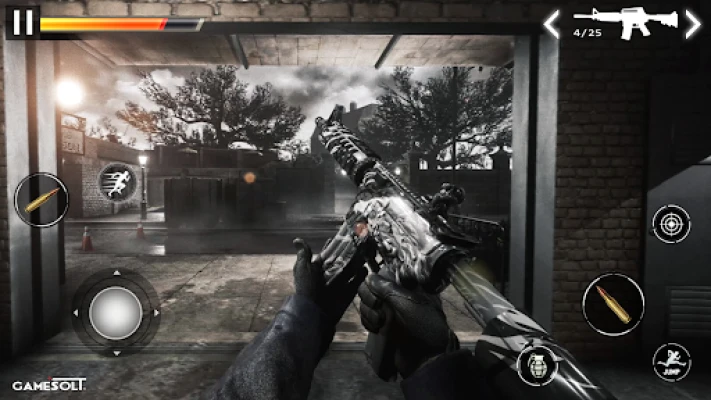Fire using the bullet button below the crosshair
The image size is (711, 400).
point(613,304)
